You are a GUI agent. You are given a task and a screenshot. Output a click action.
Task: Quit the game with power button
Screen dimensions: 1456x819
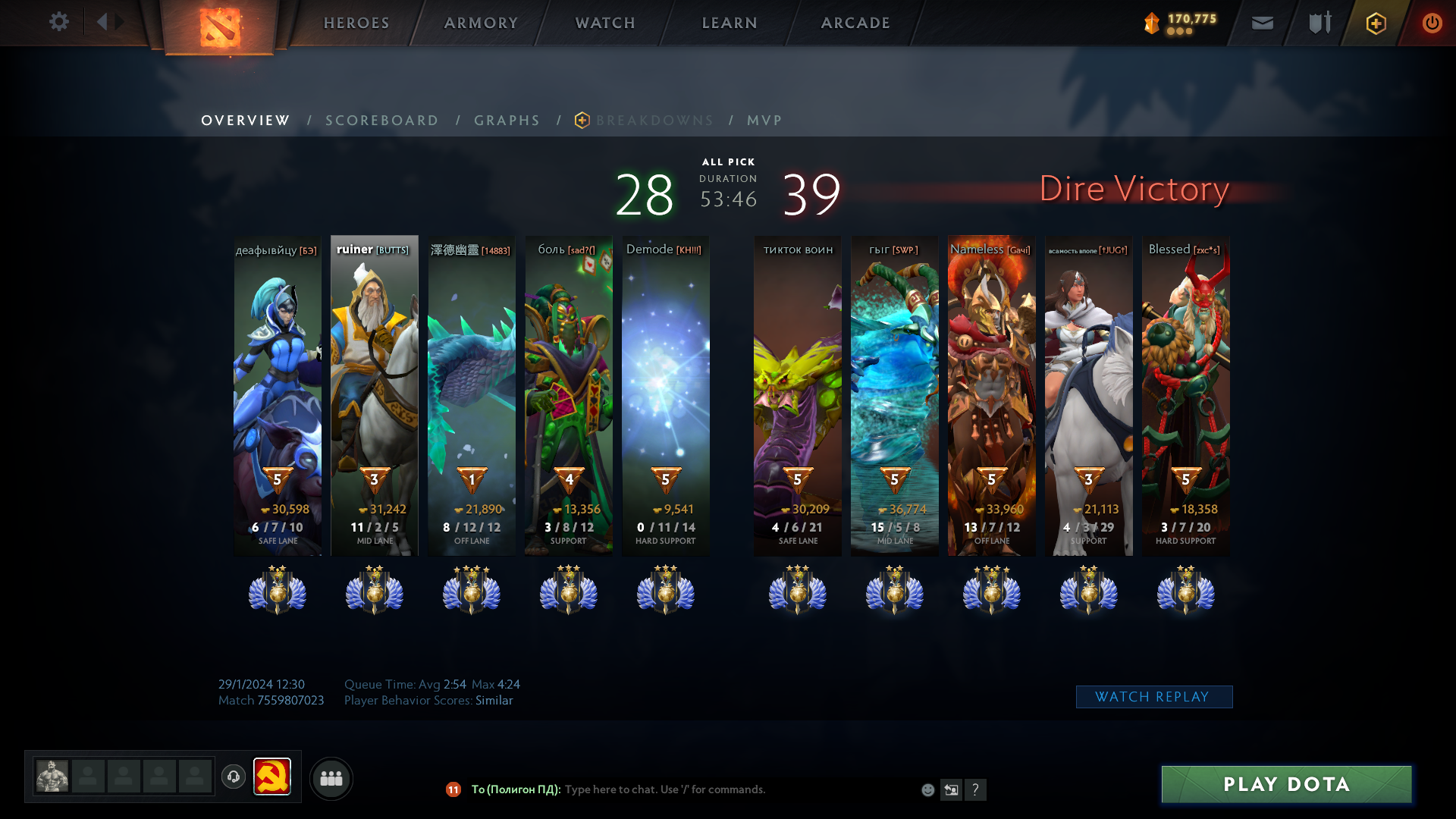(x=1432, y=24)
